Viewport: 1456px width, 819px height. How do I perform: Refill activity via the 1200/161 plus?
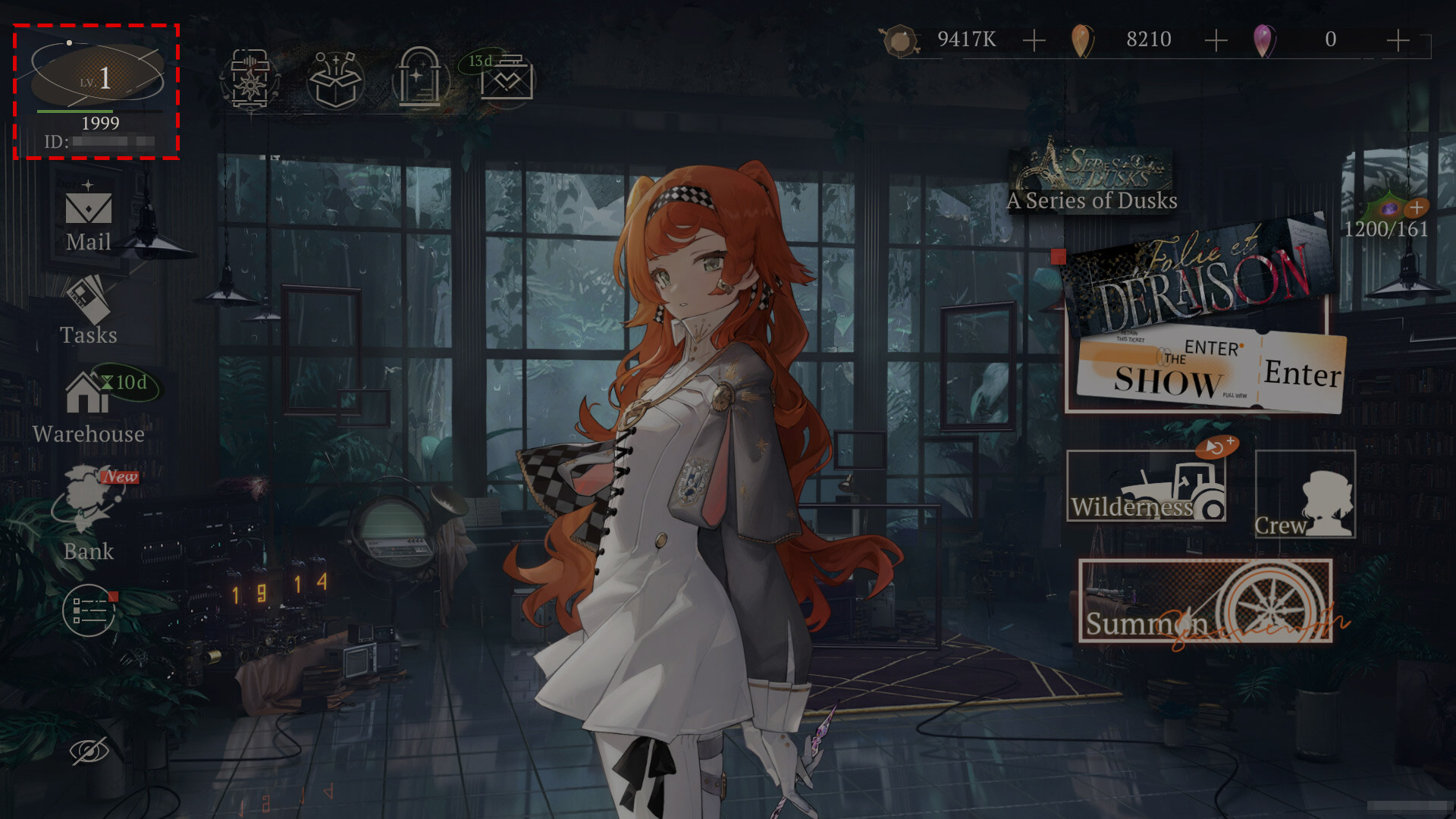(1416, 208)
